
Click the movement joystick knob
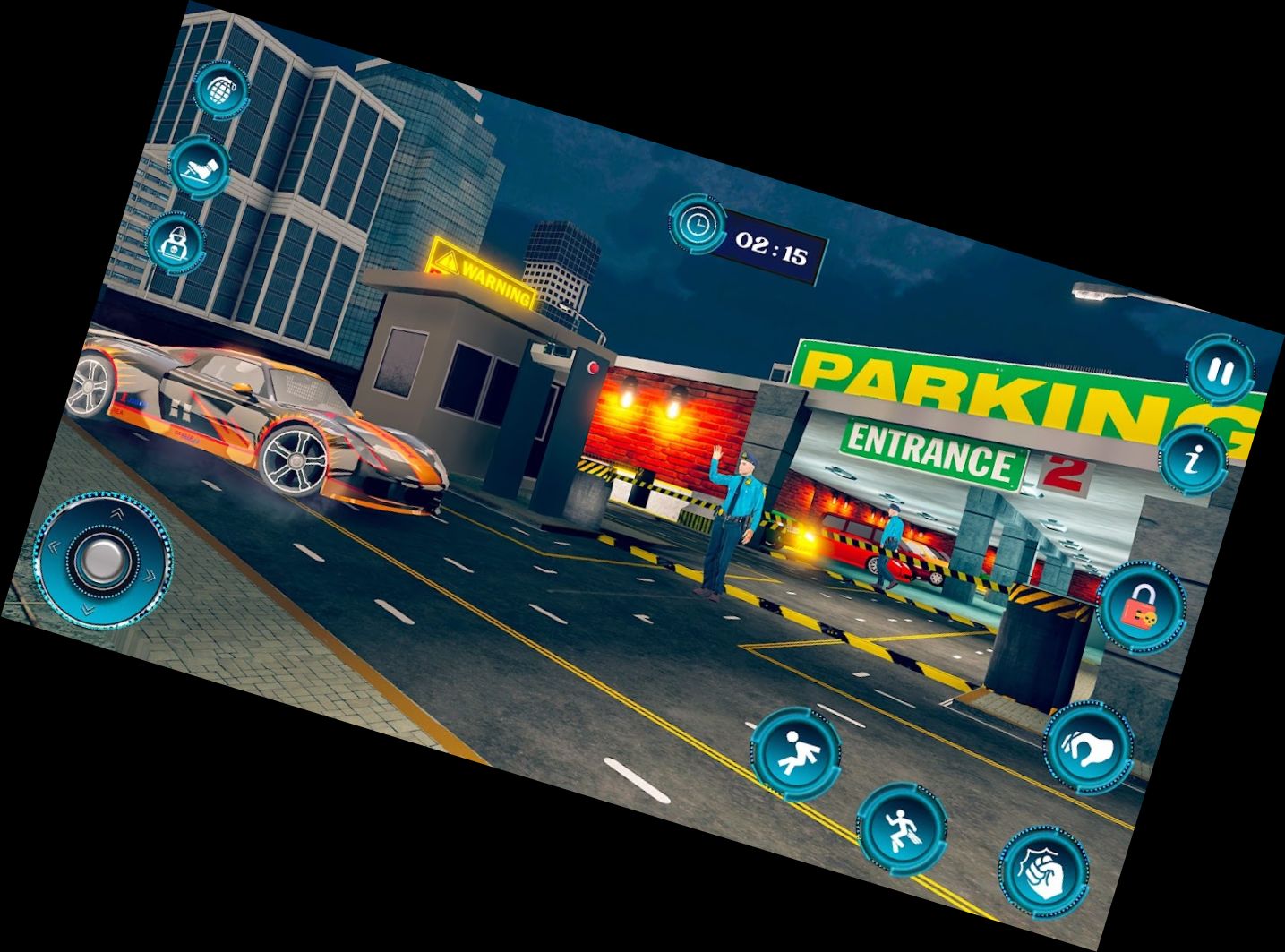click(104, 557)
